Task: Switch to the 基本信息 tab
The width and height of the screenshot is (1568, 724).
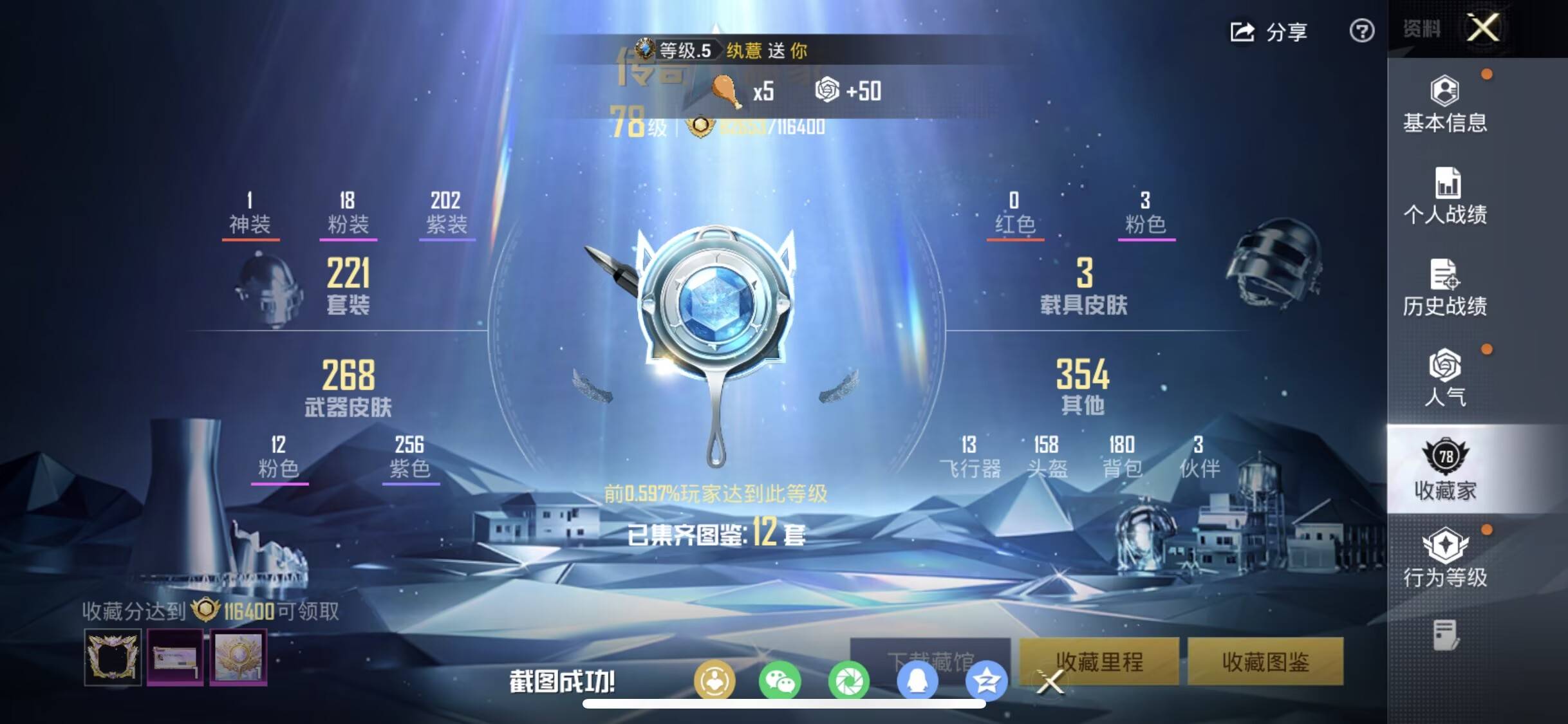Action: (x=1445, y=105)
